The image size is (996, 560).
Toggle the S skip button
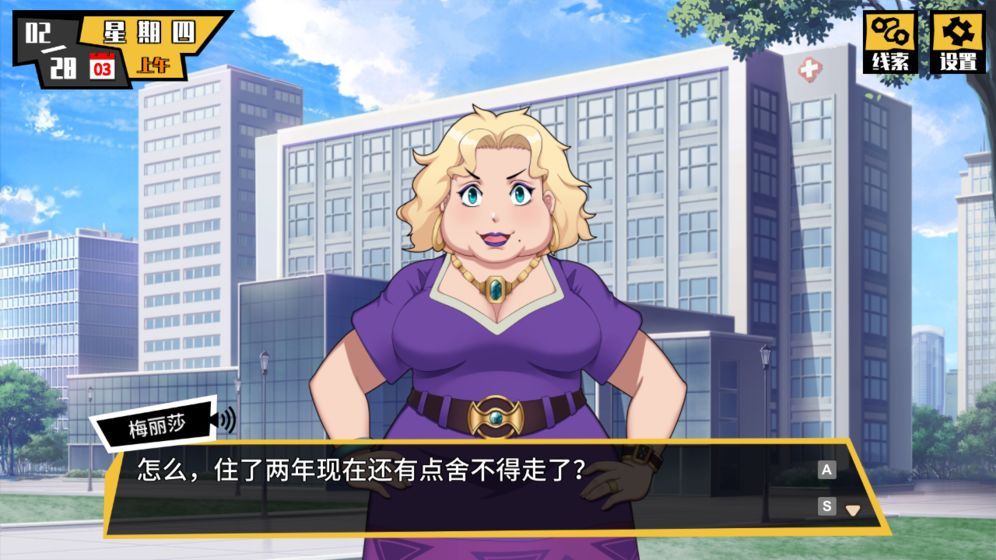[827, 506]
